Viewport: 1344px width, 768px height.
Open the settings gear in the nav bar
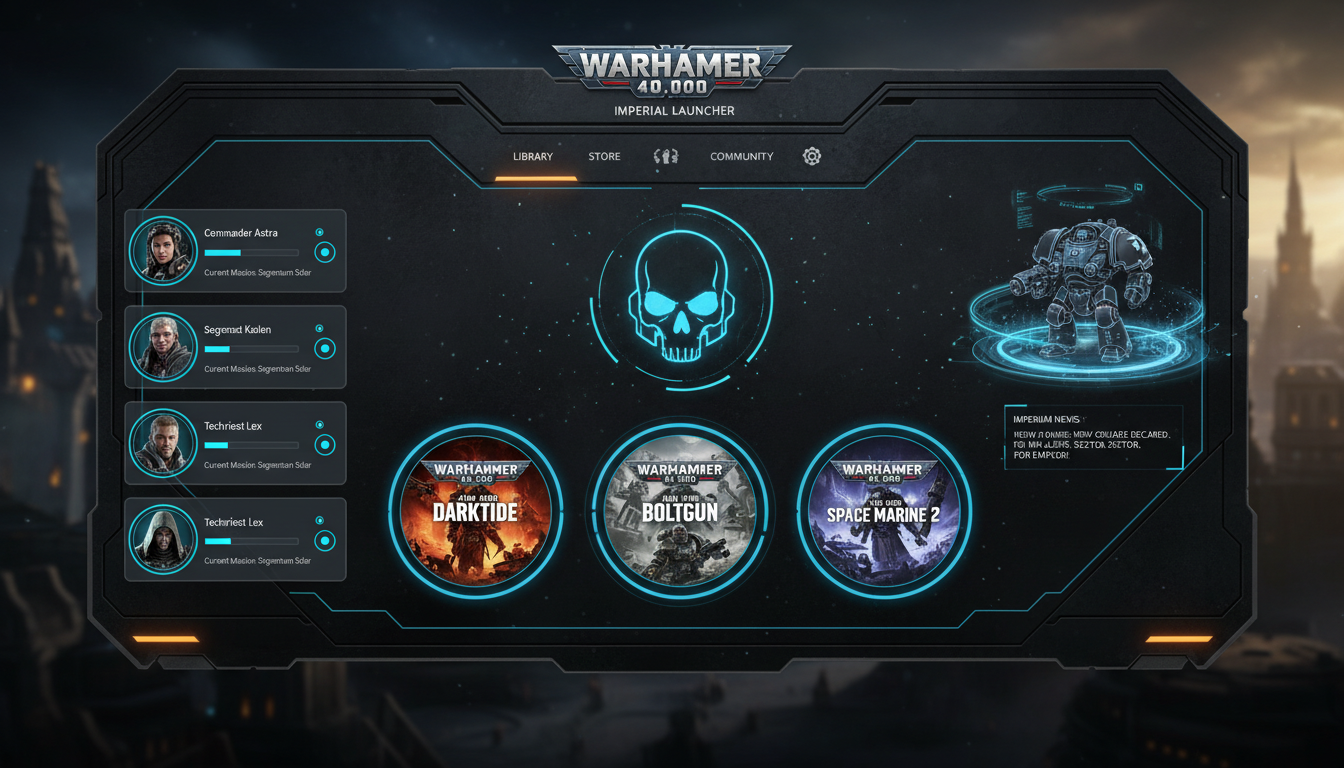pyautogui.click(x=811, y=156)
